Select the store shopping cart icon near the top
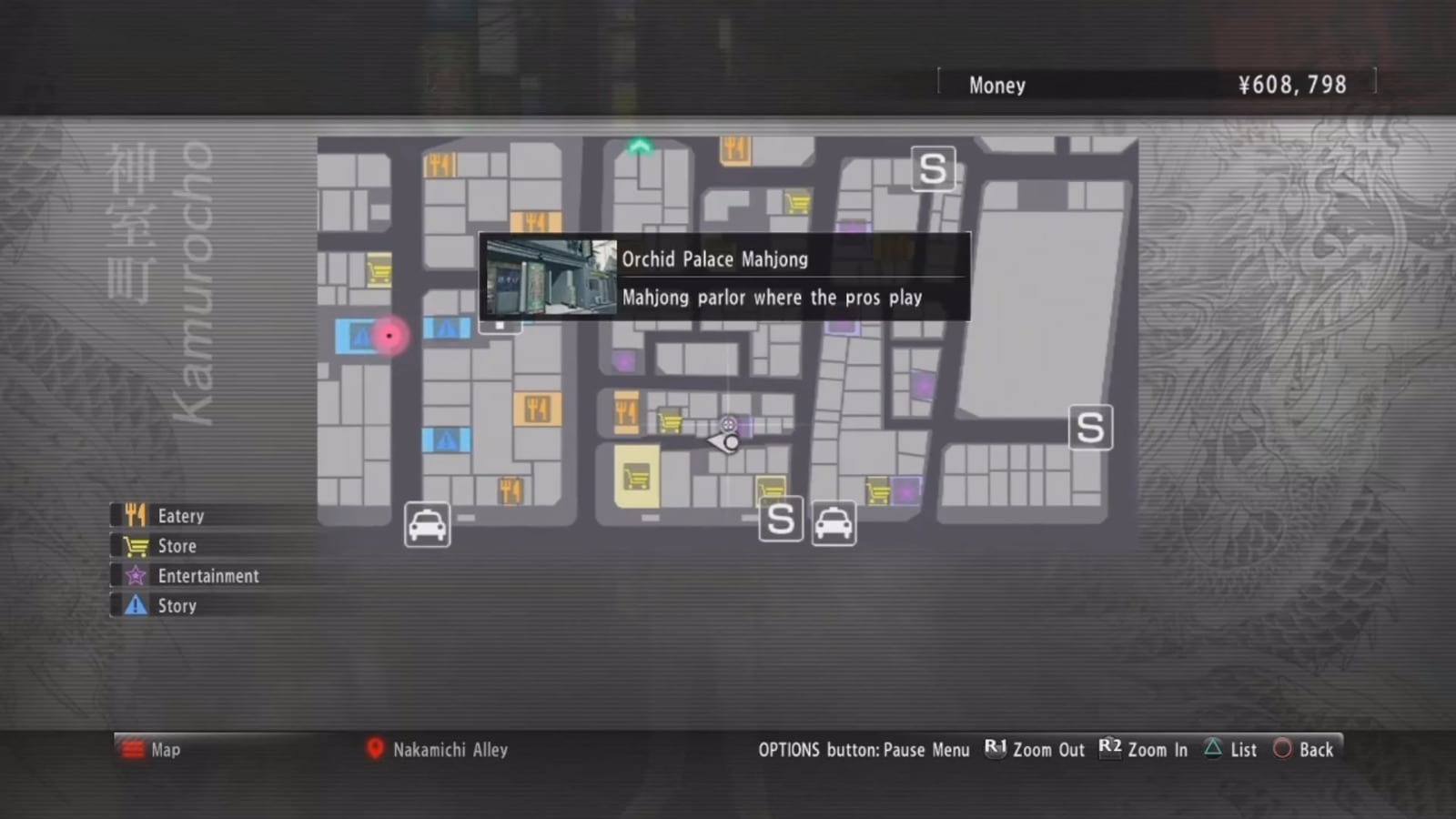The image size is (1456, 819). click(798, 199)
